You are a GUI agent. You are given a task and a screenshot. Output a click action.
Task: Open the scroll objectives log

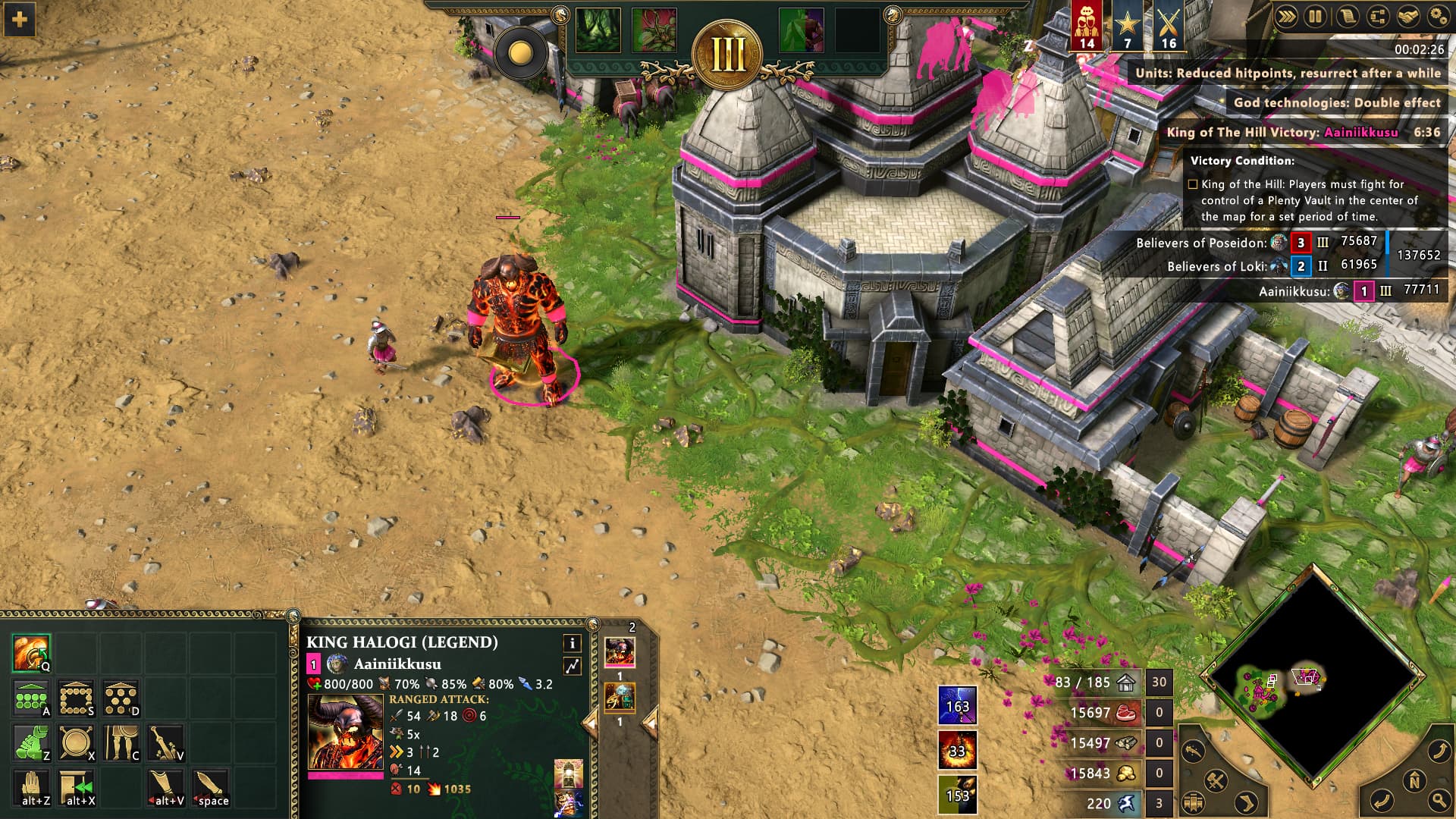pos(1347,16)
